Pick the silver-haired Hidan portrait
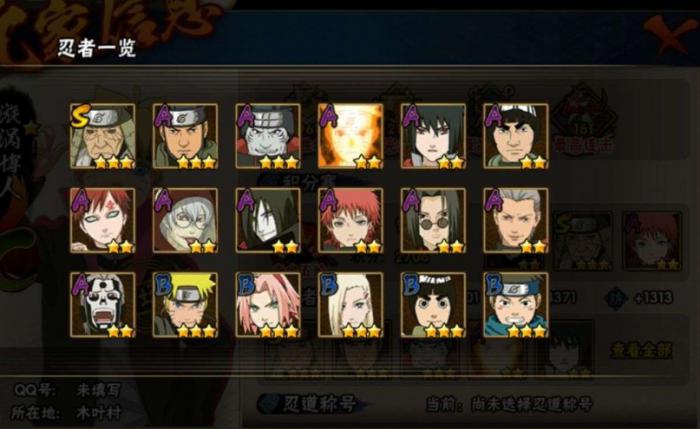 coord(516,220)
